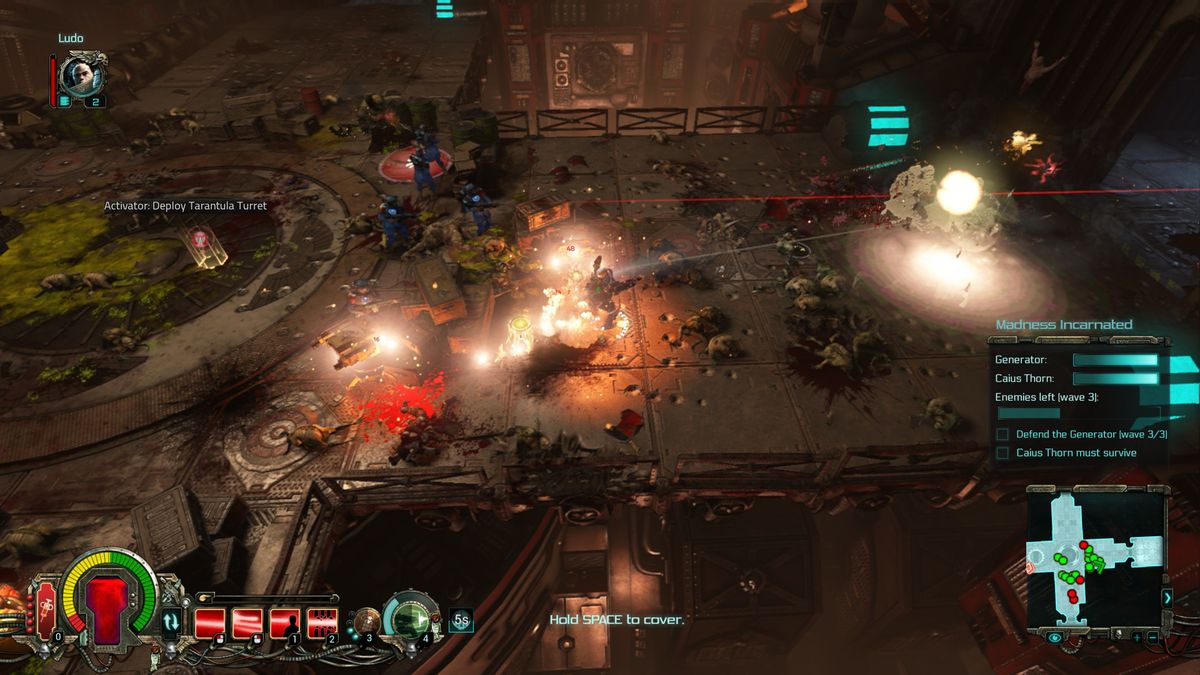This screenshot has width=1200, height=675.
Task: Activate the silhouette skill in slot 1
Action: coord(285,622)
